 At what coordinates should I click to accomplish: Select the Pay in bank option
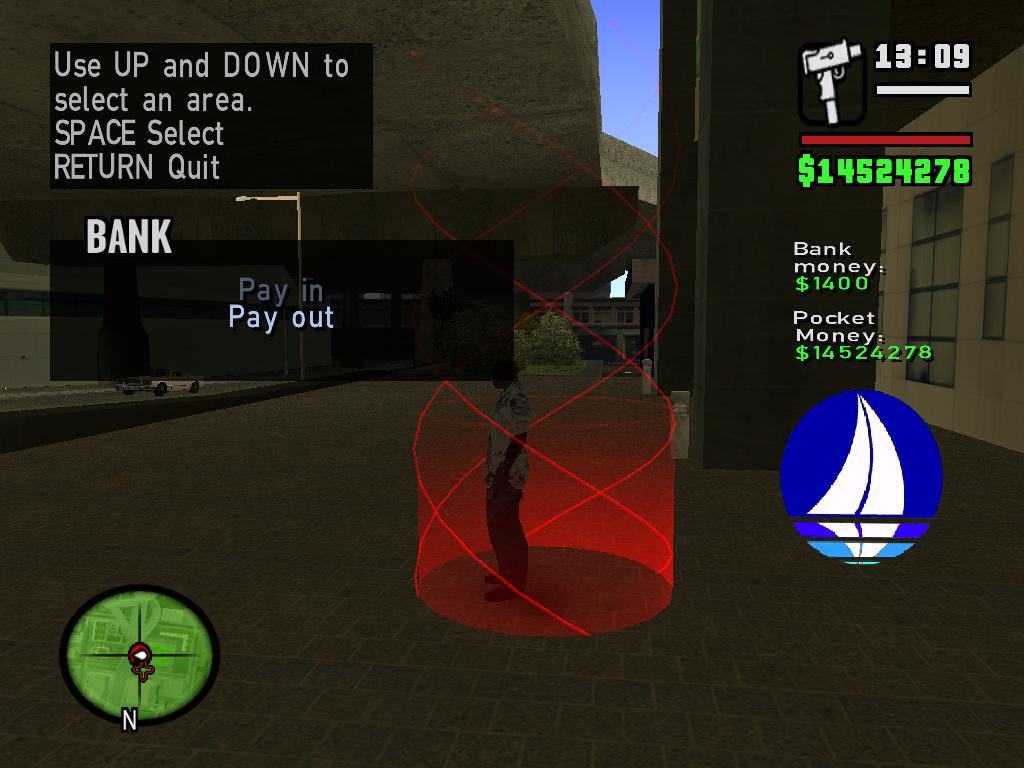(281, 290)
